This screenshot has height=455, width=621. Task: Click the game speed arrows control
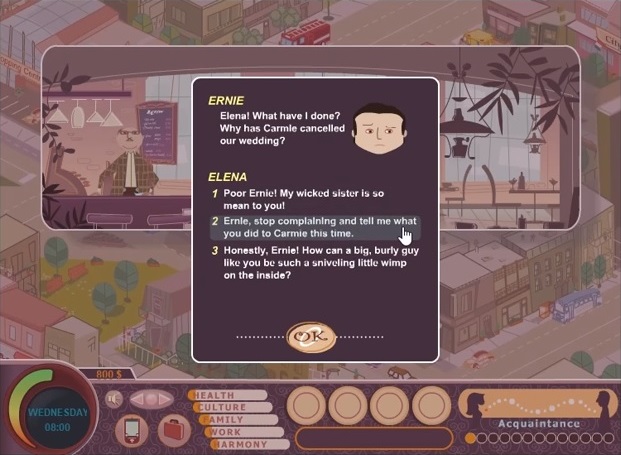151,399
